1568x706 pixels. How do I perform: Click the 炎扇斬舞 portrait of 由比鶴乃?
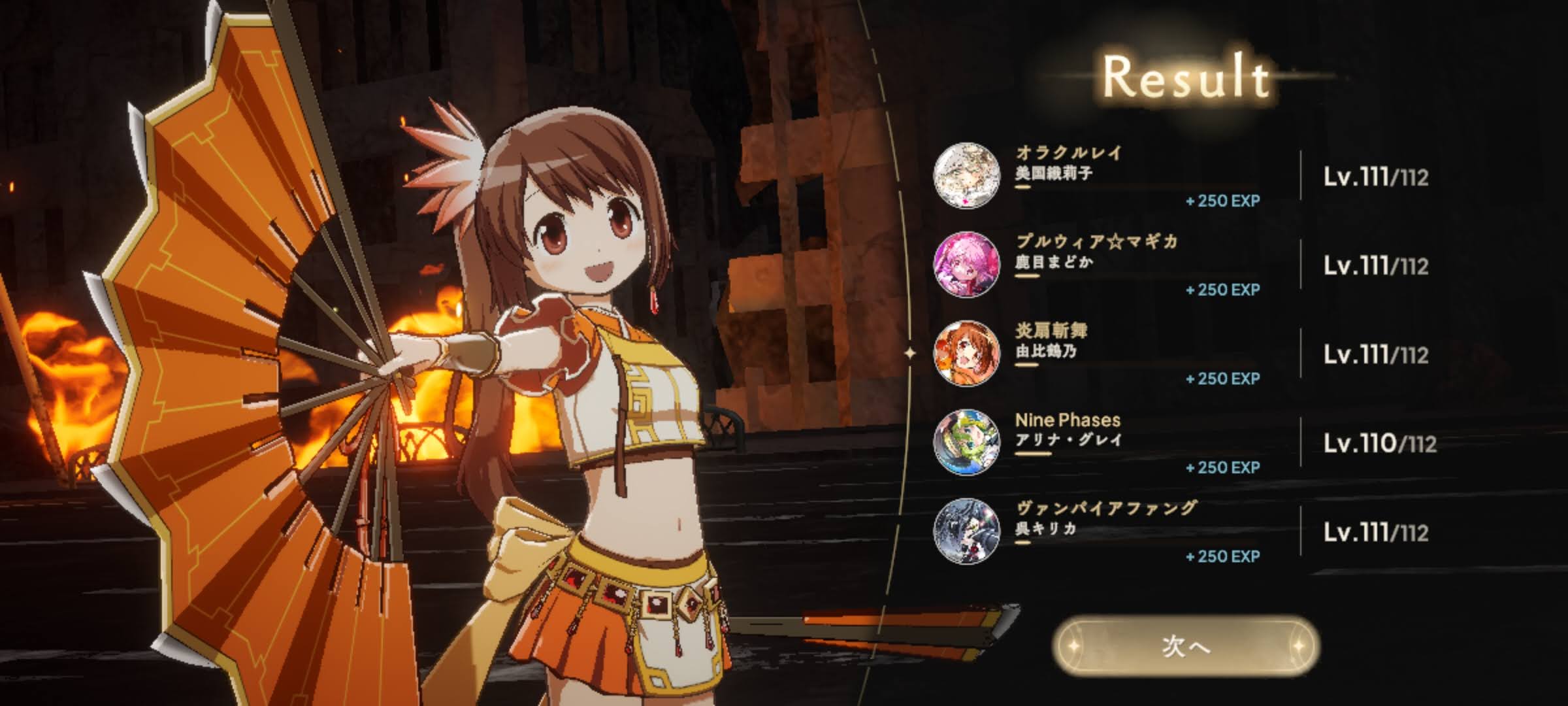coord(966,354)
